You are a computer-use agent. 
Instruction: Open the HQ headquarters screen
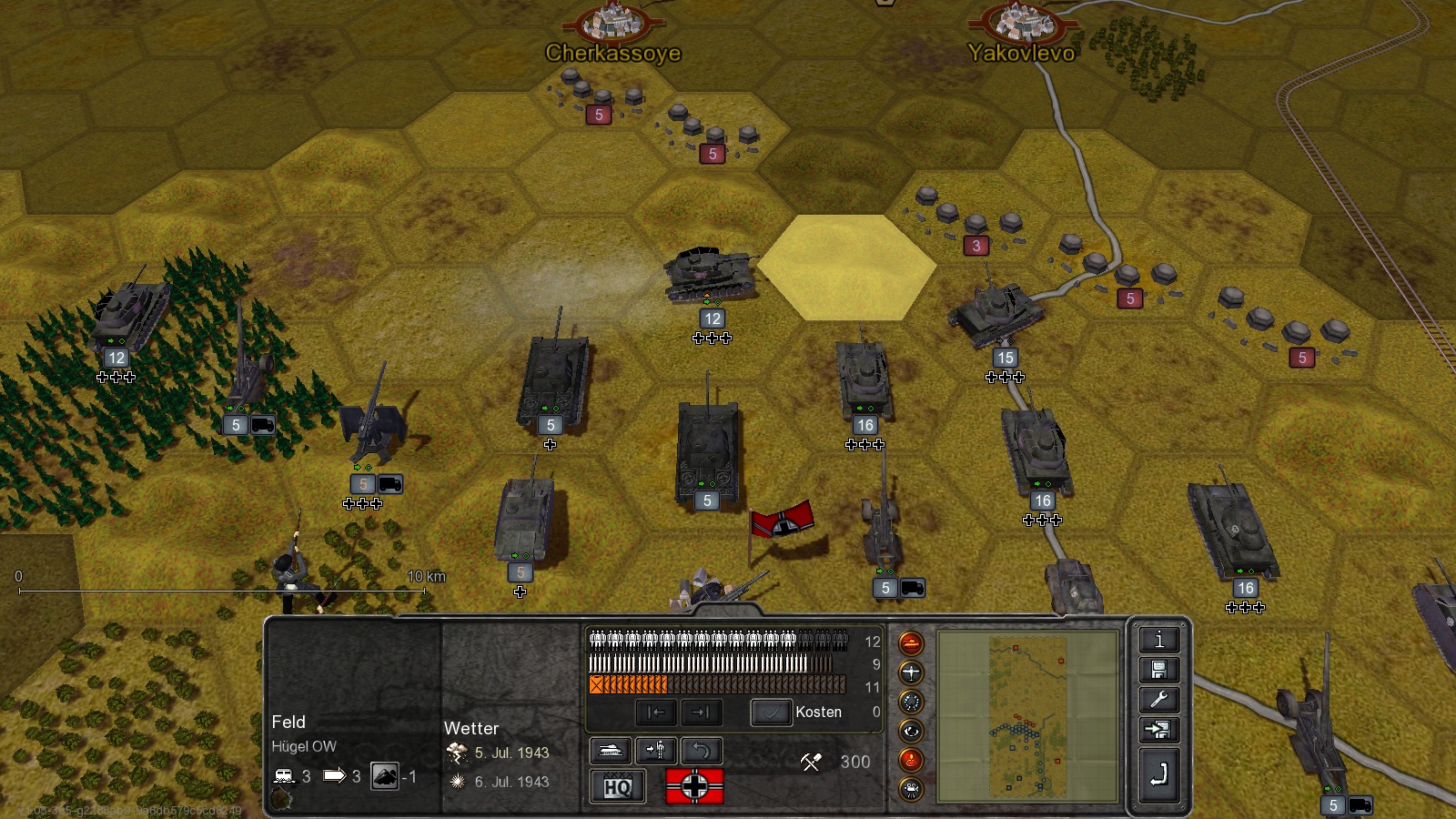click(618, 786)
